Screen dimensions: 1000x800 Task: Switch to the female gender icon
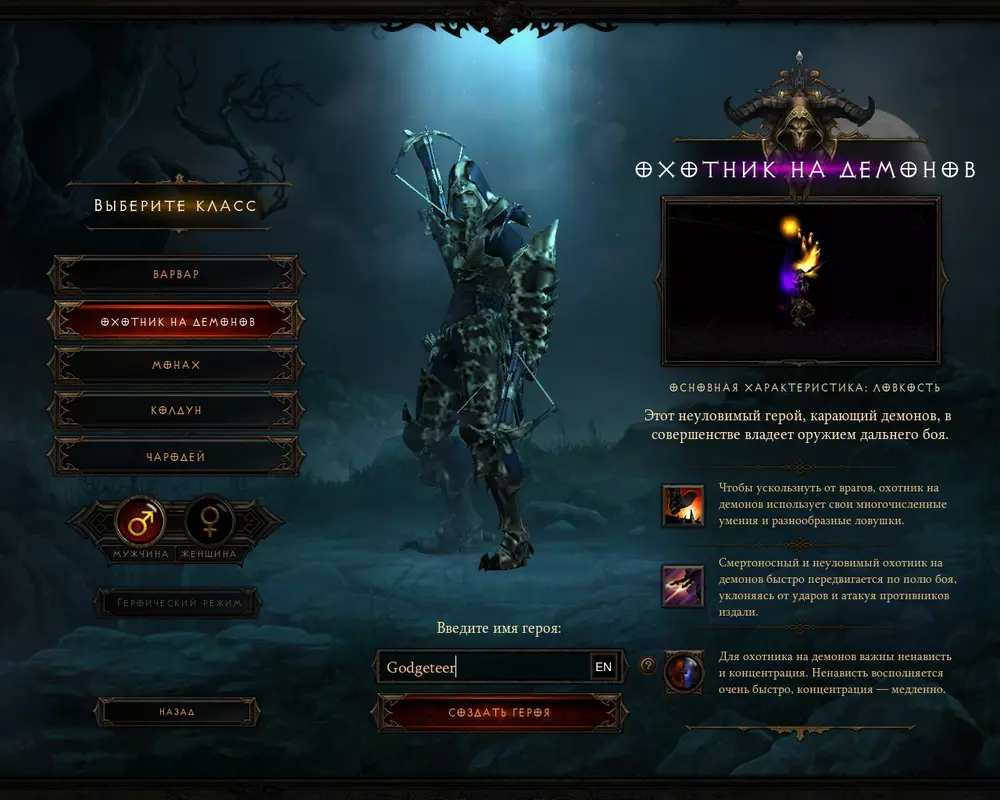pos(210,521)
